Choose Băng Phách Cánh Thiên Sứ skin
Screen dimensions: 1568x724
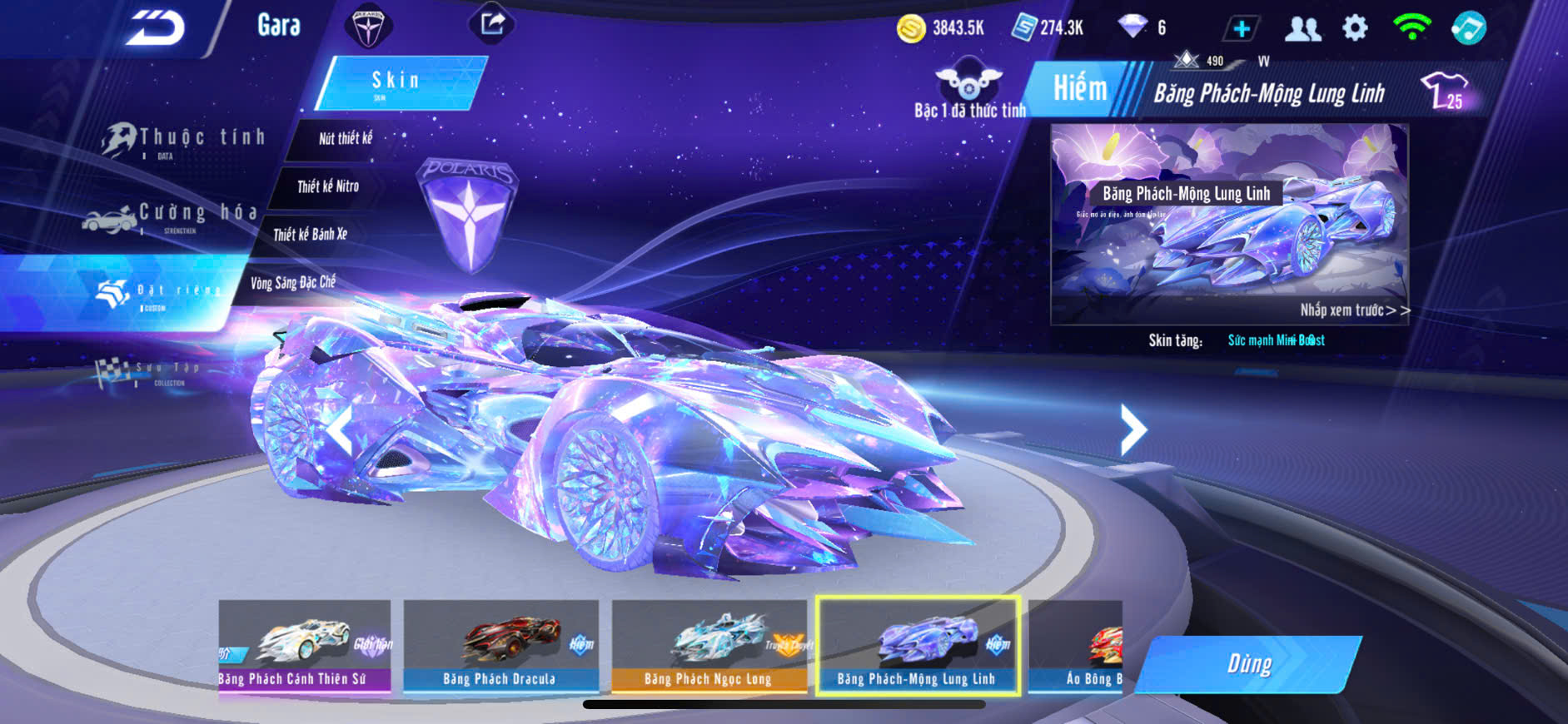pyautogui.click(x=305, y=646)
